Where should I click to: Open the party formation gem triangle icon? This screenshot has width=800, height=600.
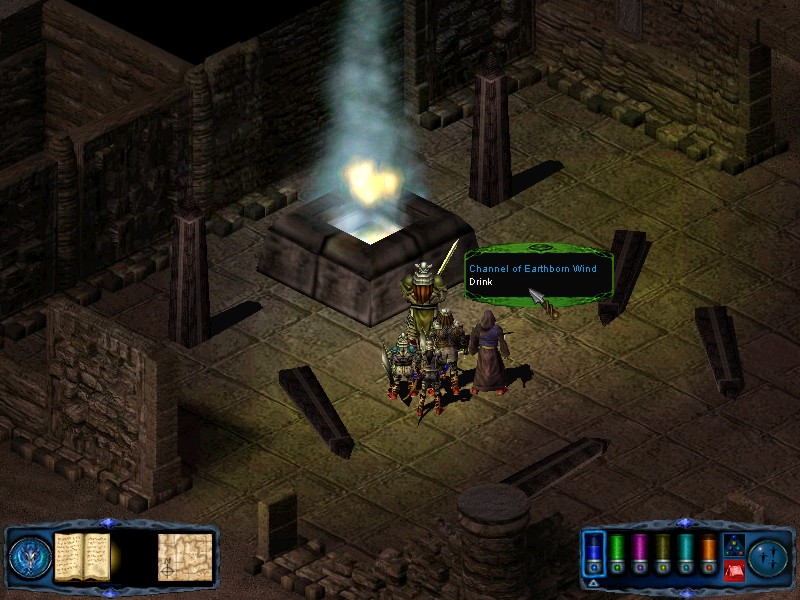(x=733, y=546)
